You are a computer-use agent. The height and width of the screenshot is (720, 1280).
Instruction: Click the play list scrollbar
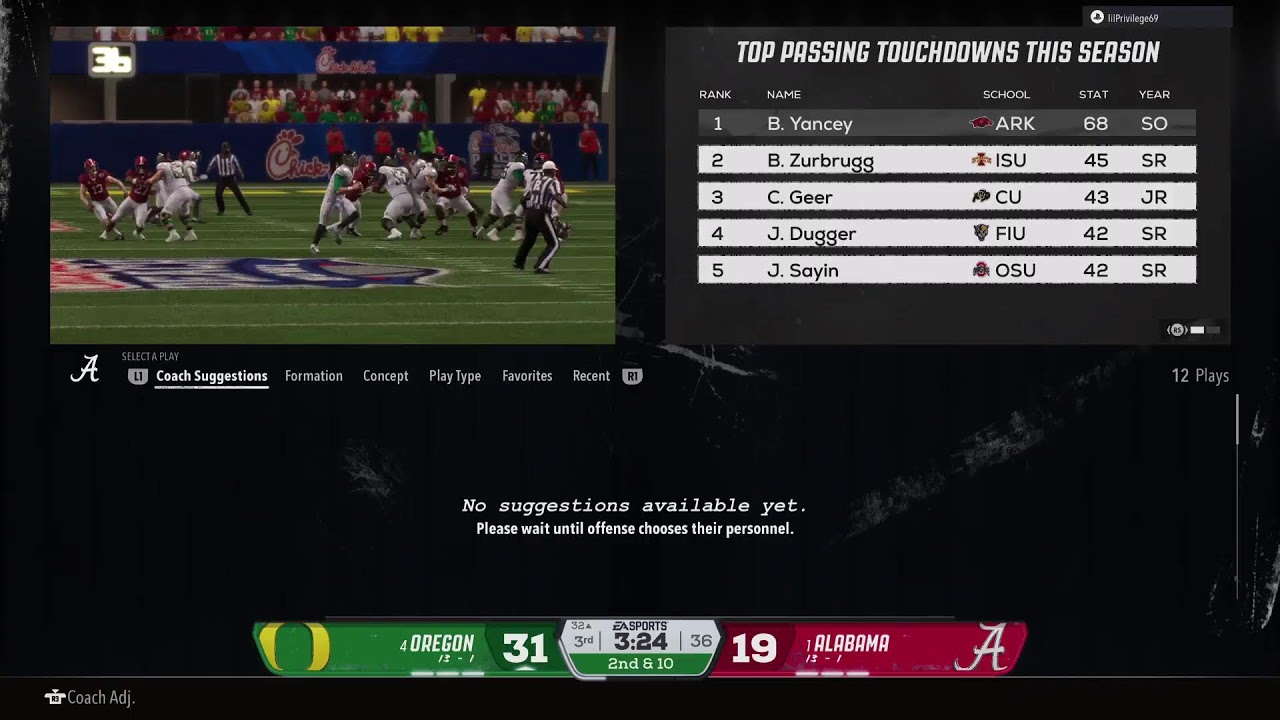(x=1237, y=420)
